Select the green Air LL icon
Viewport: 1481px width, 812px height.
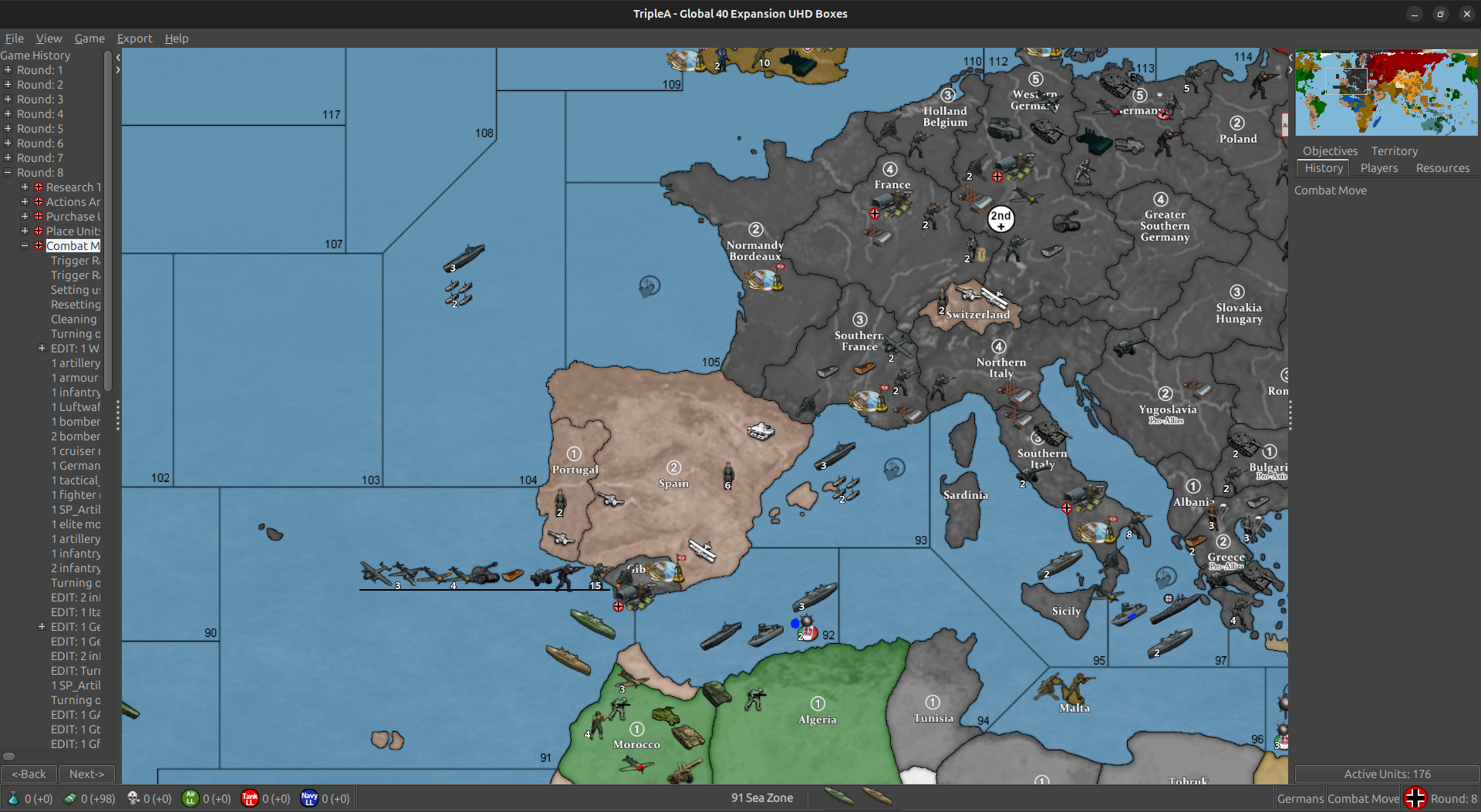point(191,799)
